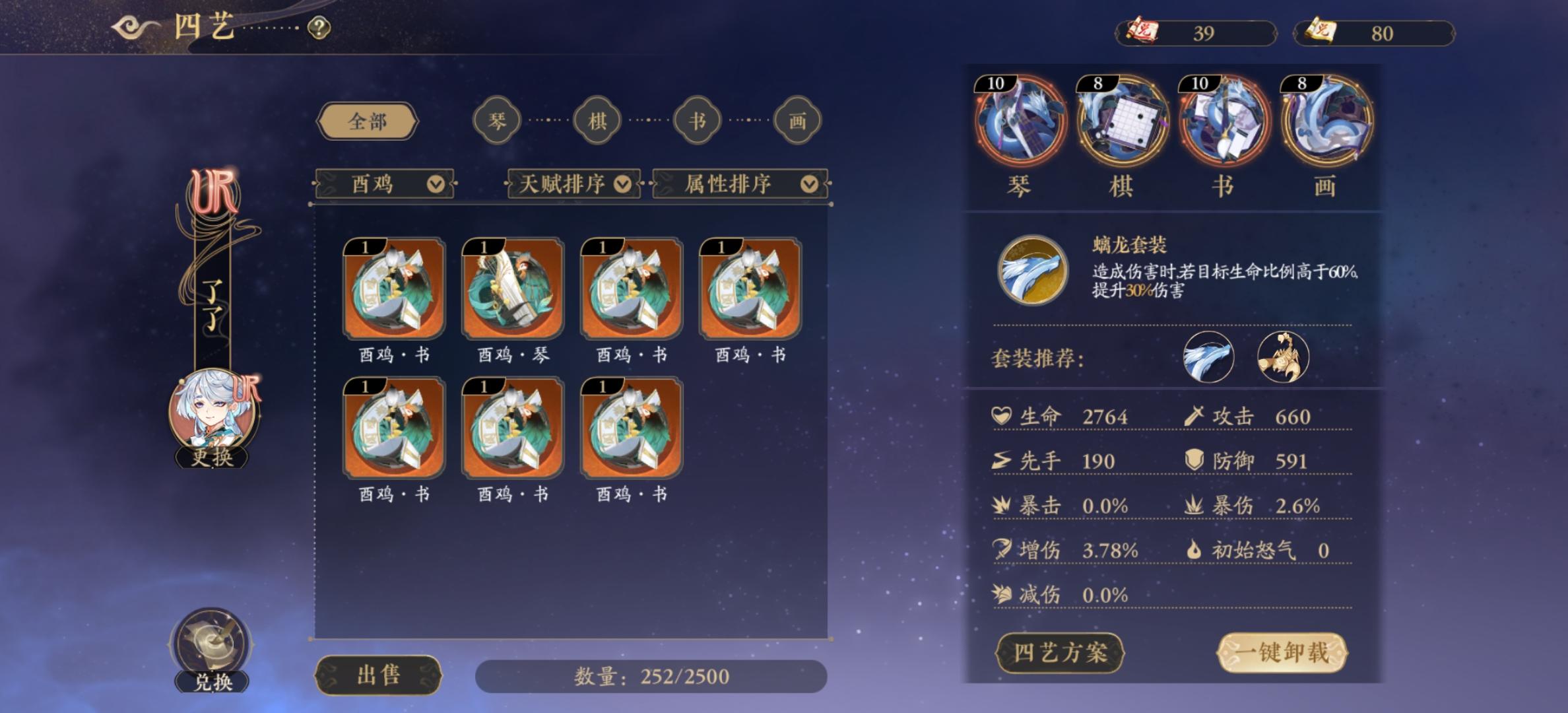Filter treasures by the 书 category icon

pos(698,121)
